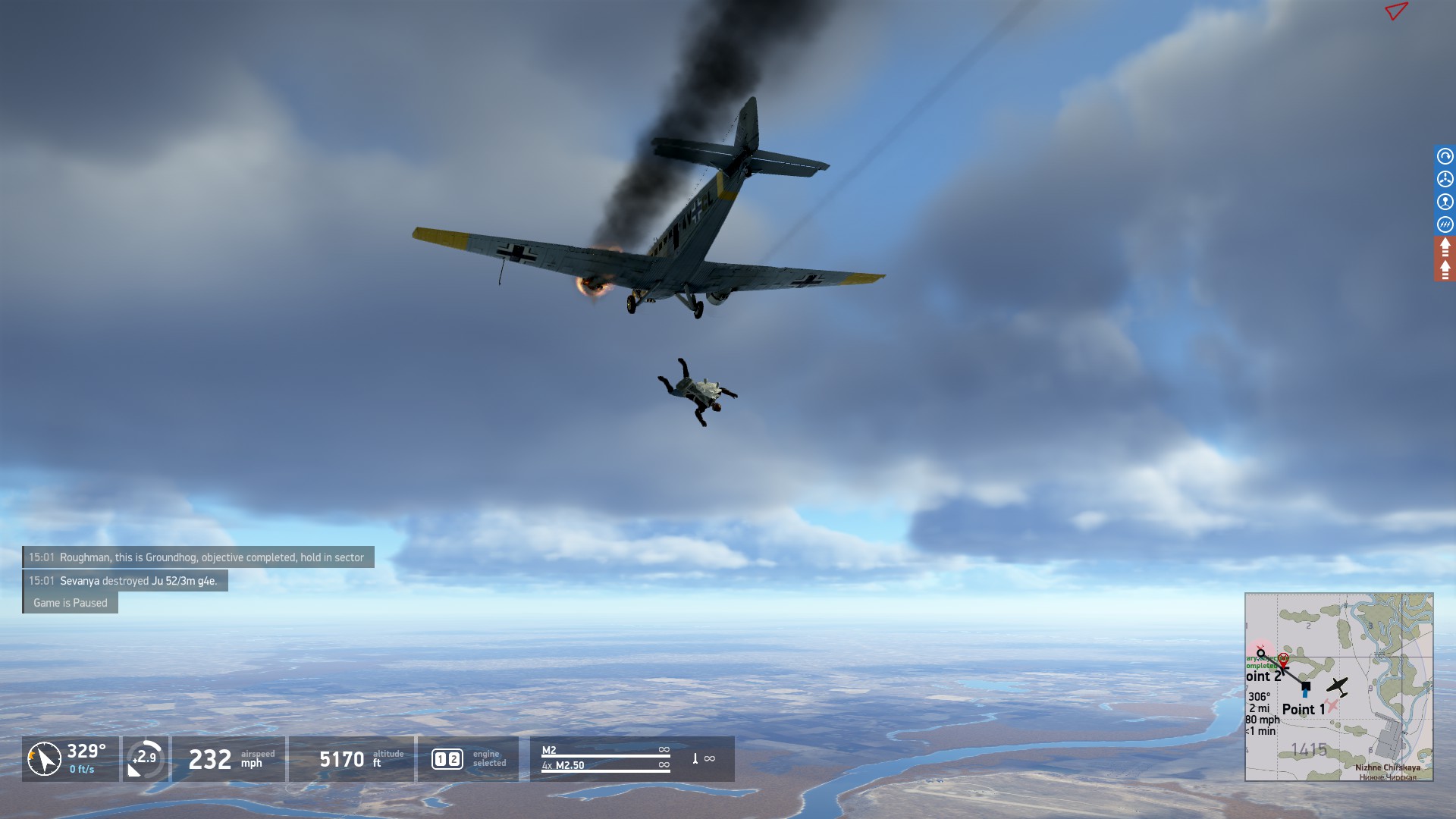Select the Point 1 waypoint square on minimap
The image size is (1456, 819).
pyautogui.click(x=1305, y=686)
